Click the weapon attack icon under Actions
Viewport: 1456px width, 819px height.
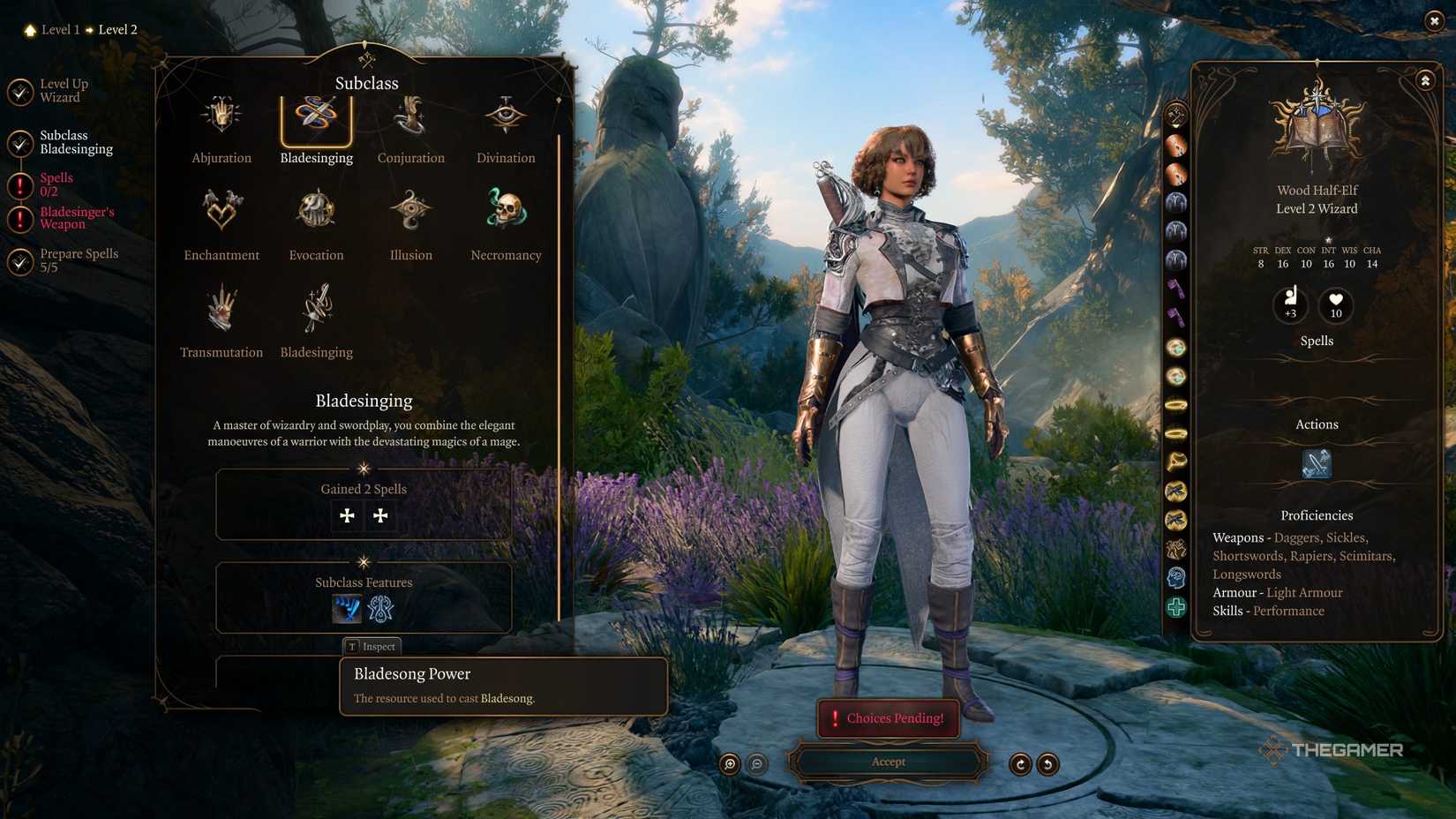[x=1316, y=462]
